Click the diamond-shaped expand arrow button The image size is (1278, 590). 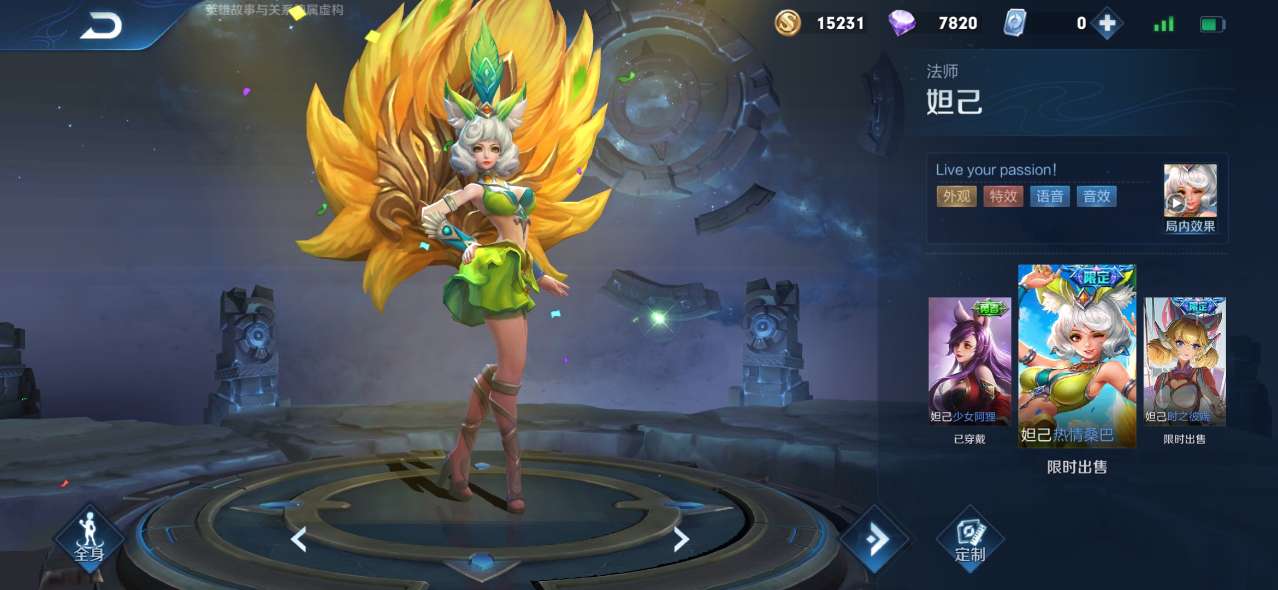[x=874, y=540]
